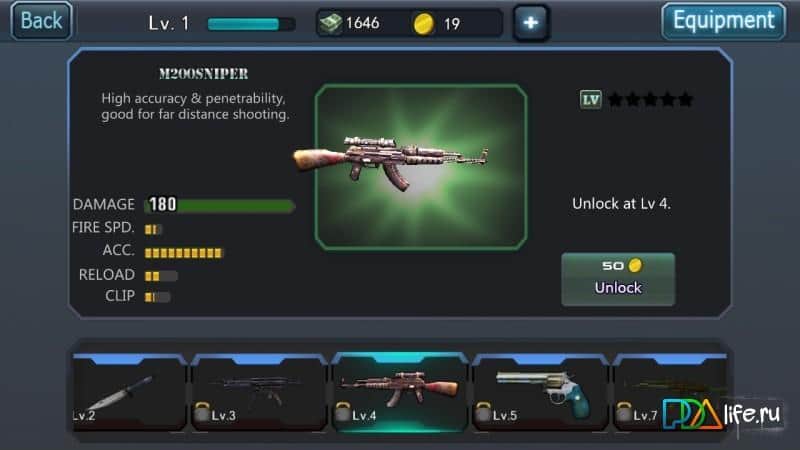Add more currency with the plus button
This screenshot has width=800, height=450.
pos(530,23)
